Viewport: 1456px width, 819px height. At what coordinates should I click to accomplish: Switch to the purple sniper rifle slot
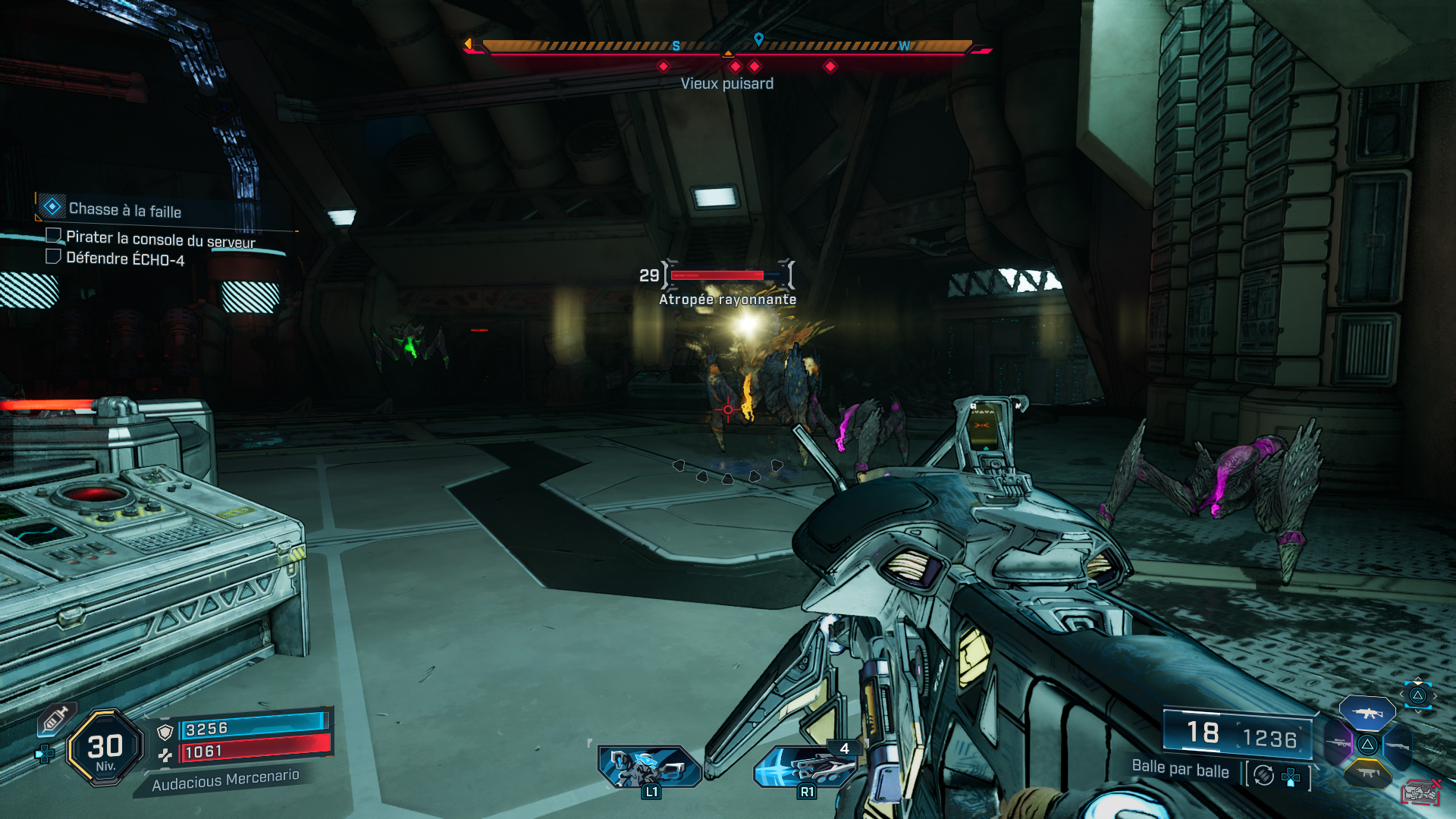click(x=1338, y=743)
